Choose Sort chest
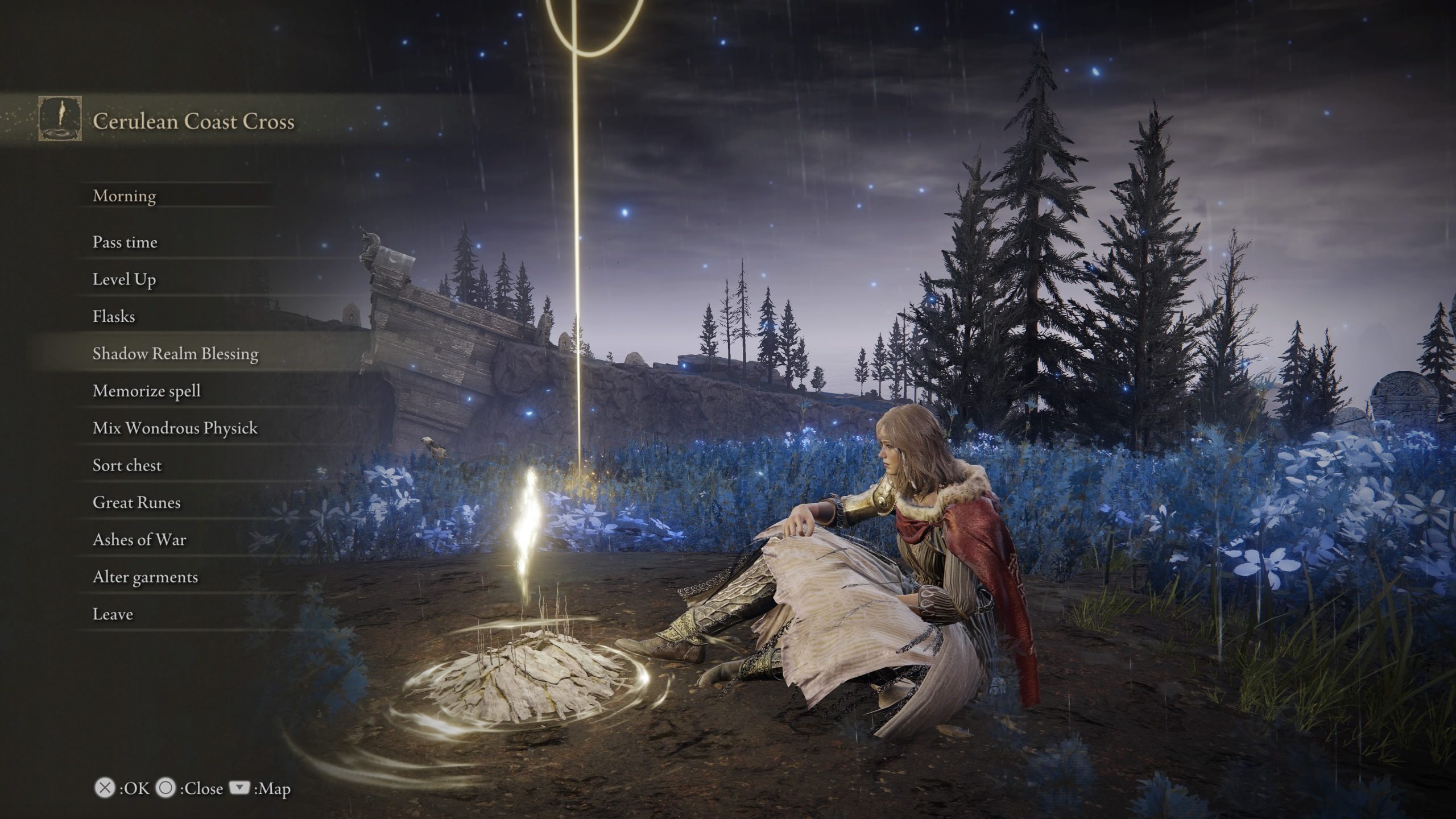The image size is (1456, 819). coord(127,465)
